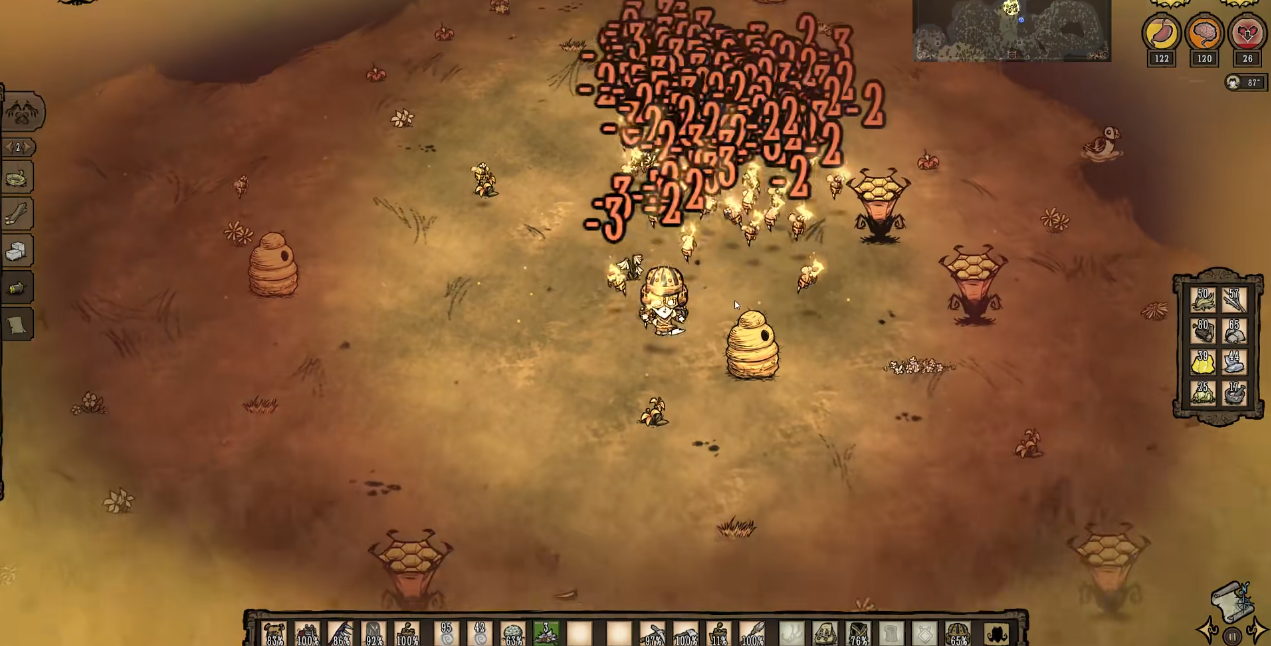Open the map scroll button

click(x=1232, y=602)
